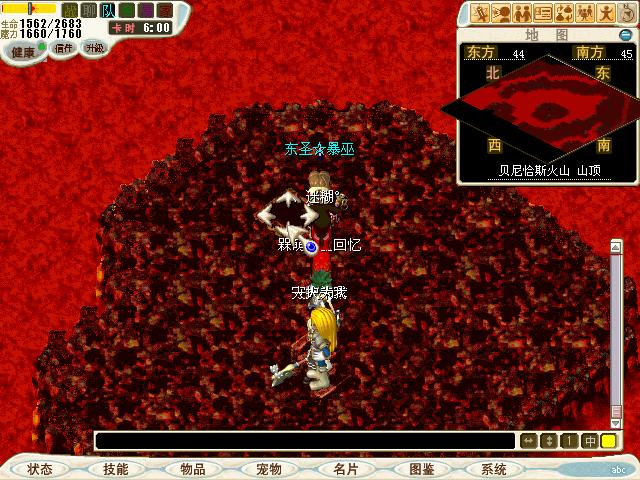
Task: Open the 宠物 pets menu
Action: click(x=268, y=469)
